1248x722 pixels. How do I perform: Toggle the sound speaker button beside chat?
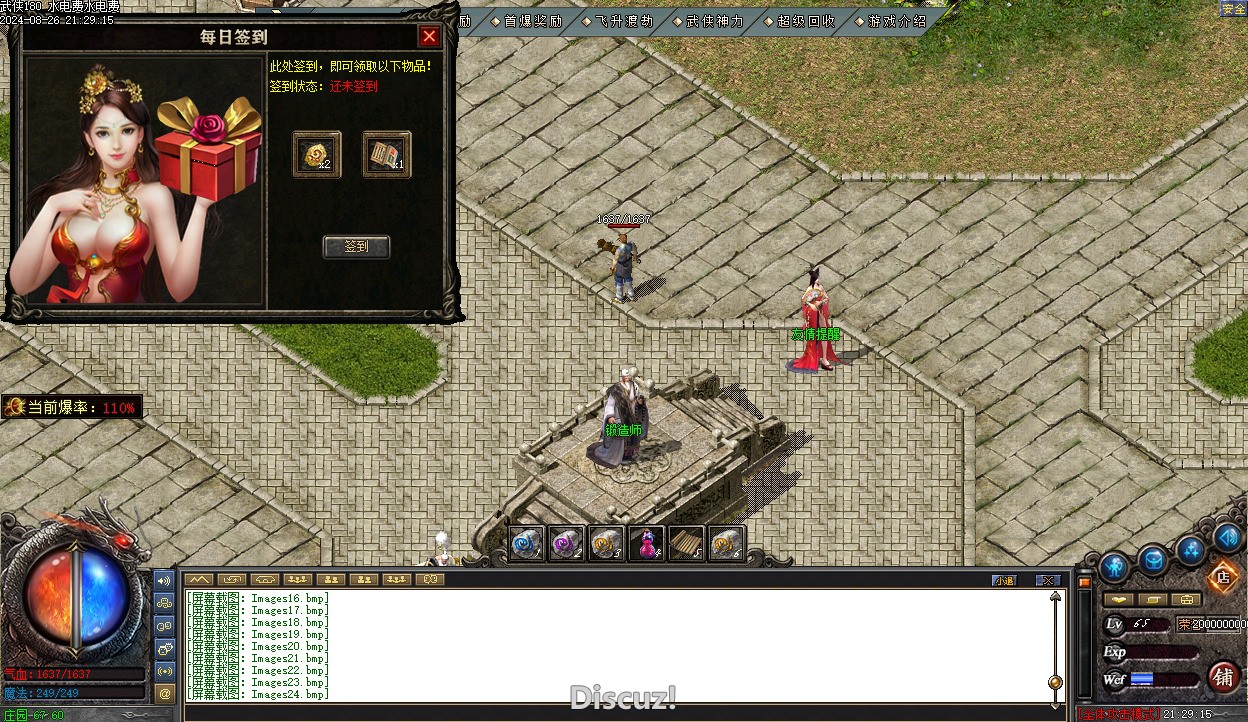165,580
